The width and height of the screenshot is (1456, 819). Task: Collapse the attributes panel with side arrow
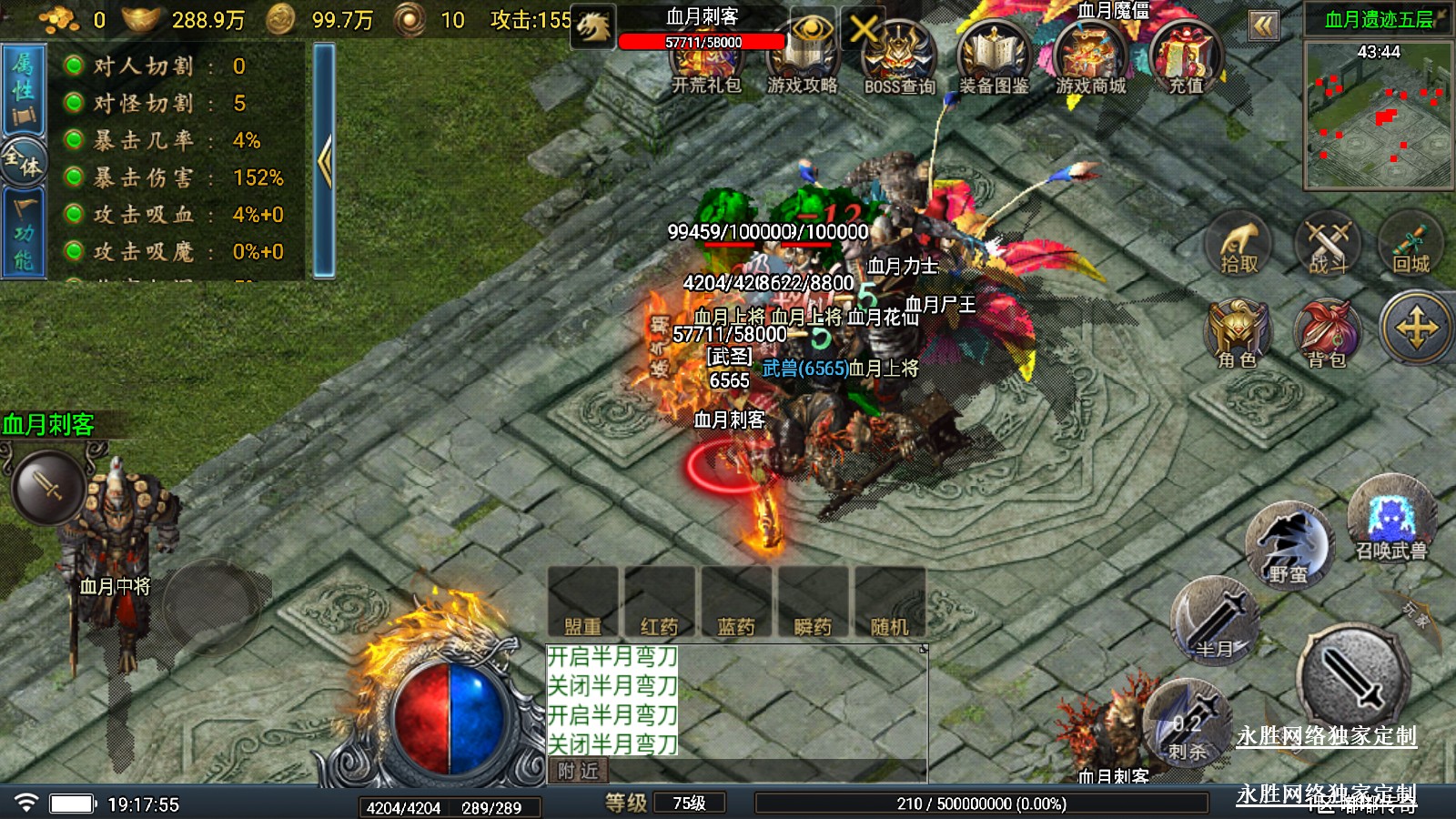click(x=324, y=162)
